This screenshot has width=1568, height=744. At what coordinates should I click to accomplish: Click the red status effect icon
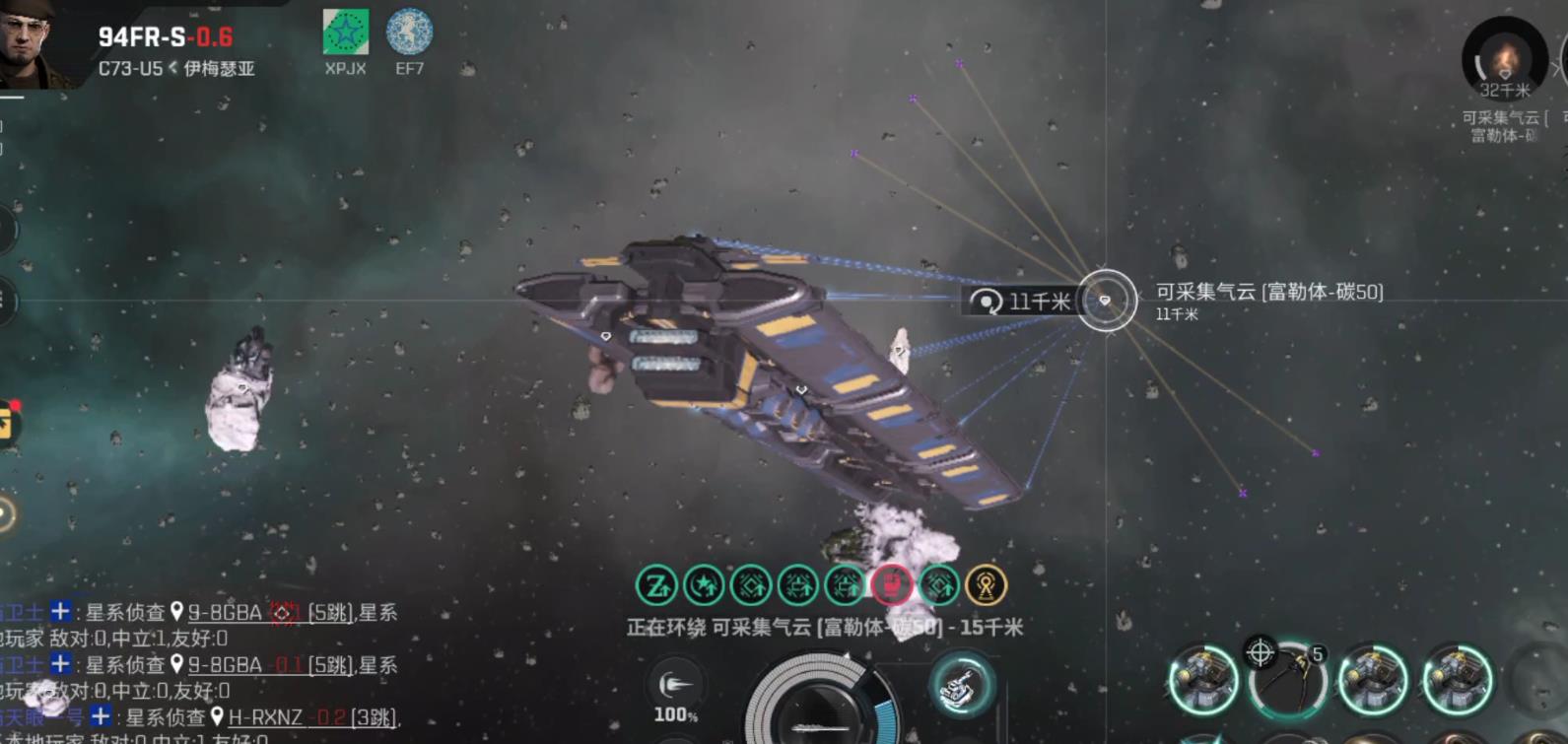(891, 585)
